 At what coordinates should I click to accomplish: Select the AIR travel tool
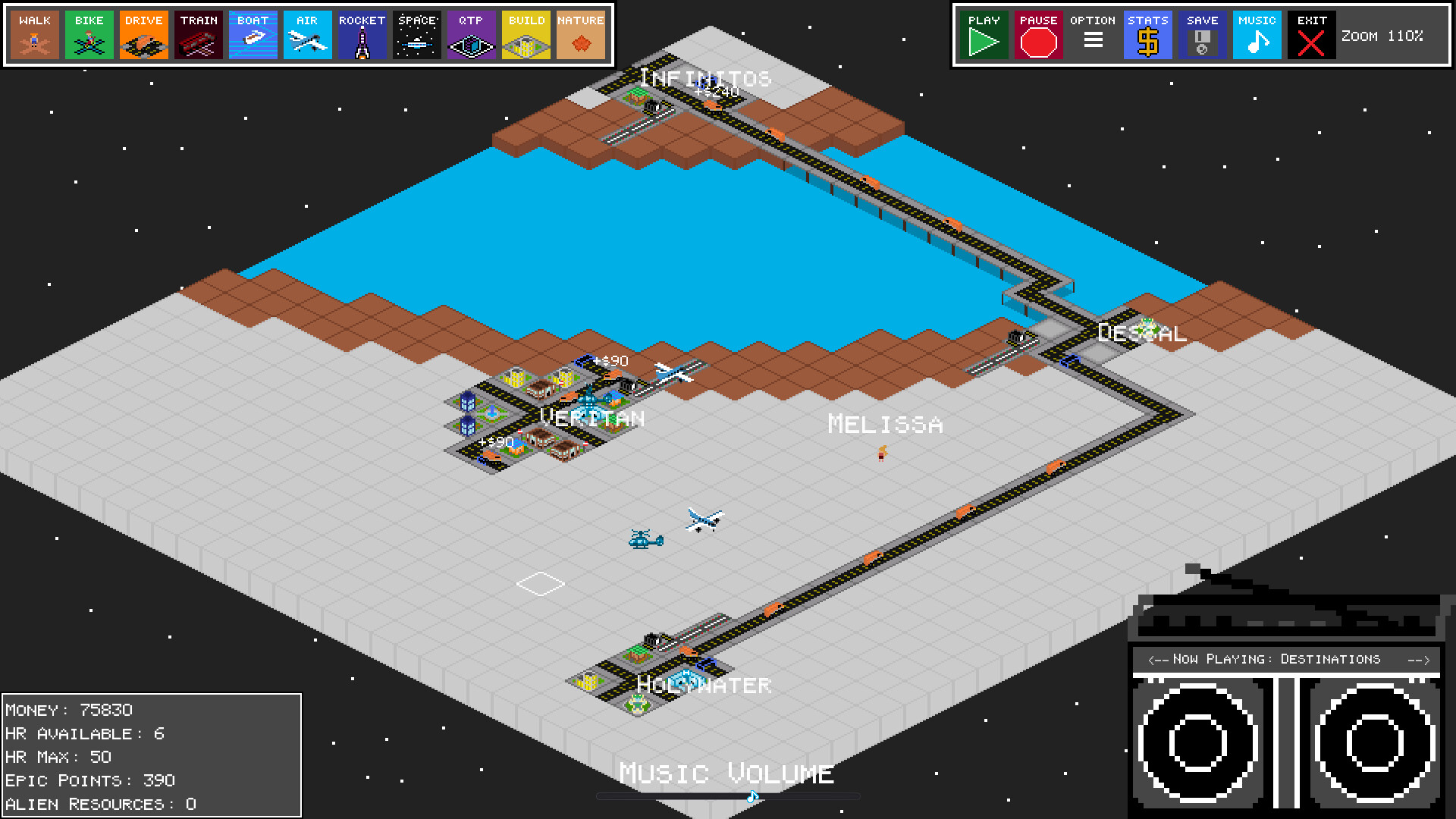(307, 34)
